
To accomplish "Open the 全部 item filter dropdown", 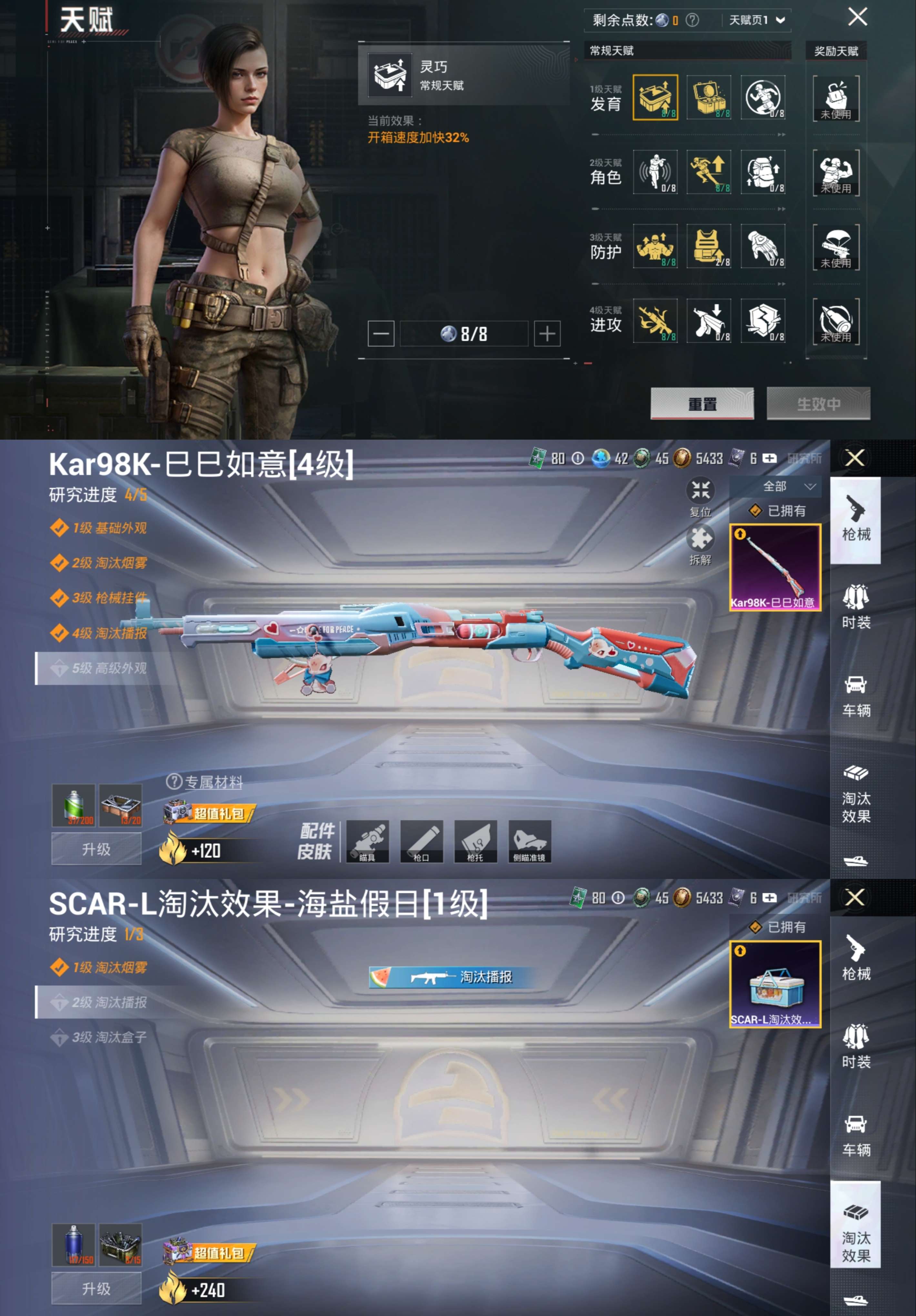I will tap(785, 486).
